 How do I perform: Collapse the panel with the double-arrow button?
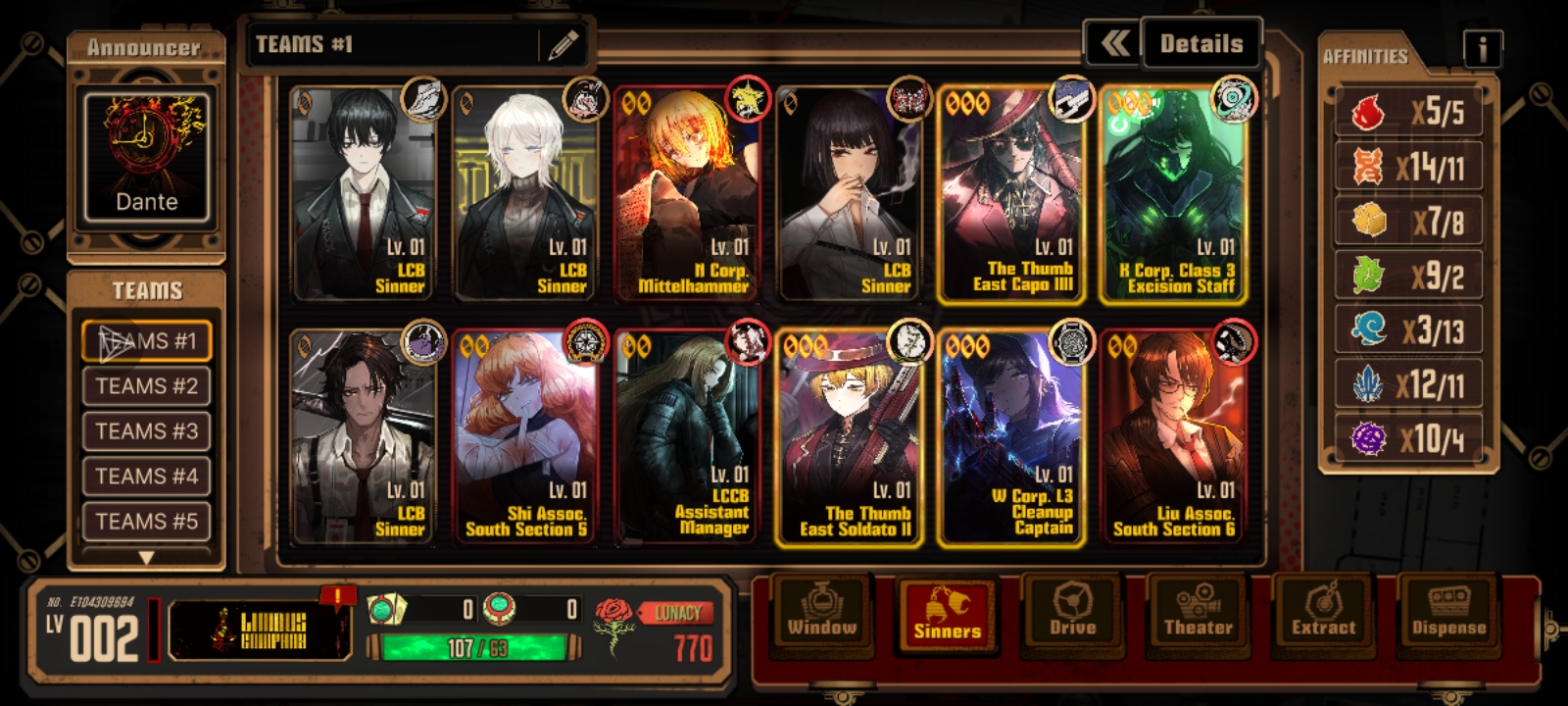pos(1114,44)
